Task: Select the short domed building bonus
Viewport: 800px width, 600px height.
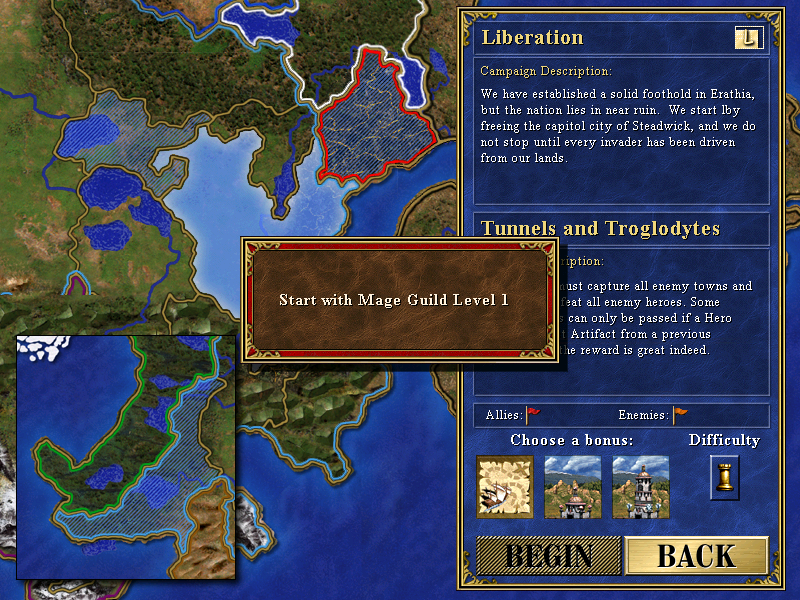Action: click(x=573, y=487)
